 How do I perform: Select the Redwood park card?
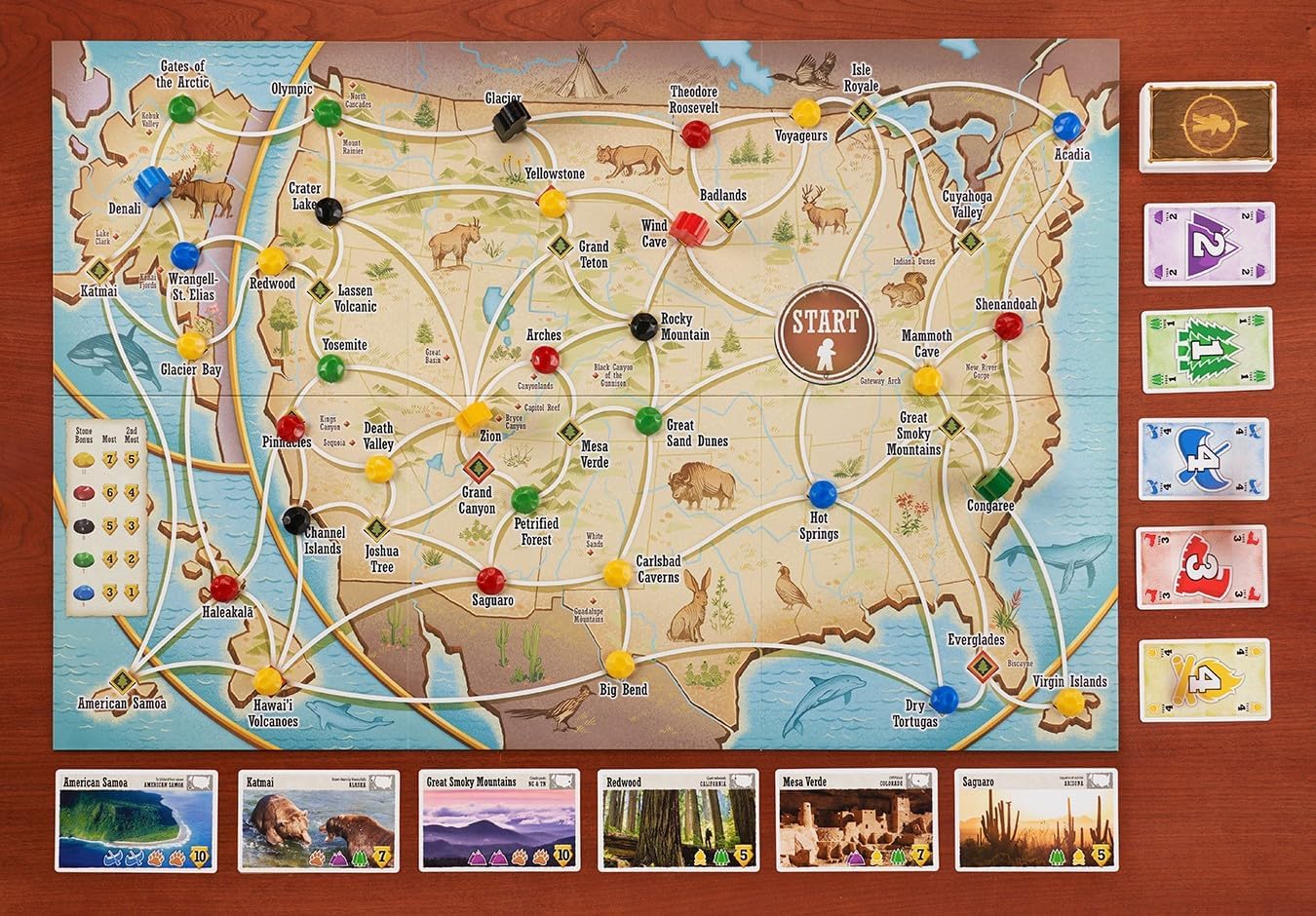(x=678, y=819)
